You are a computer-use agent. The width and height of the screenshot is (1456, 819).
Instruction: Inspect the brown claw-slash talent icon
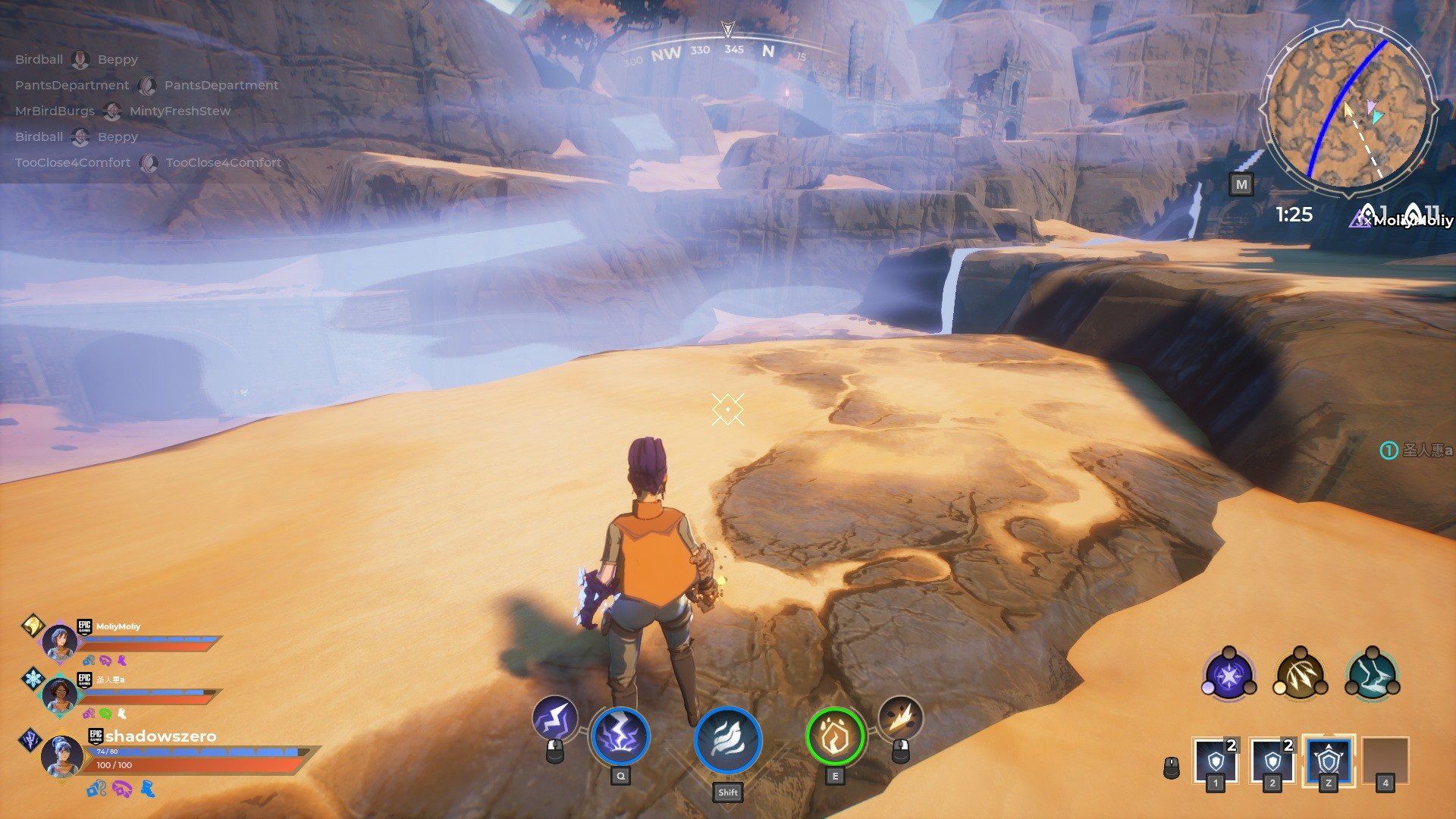point(1300,674)
